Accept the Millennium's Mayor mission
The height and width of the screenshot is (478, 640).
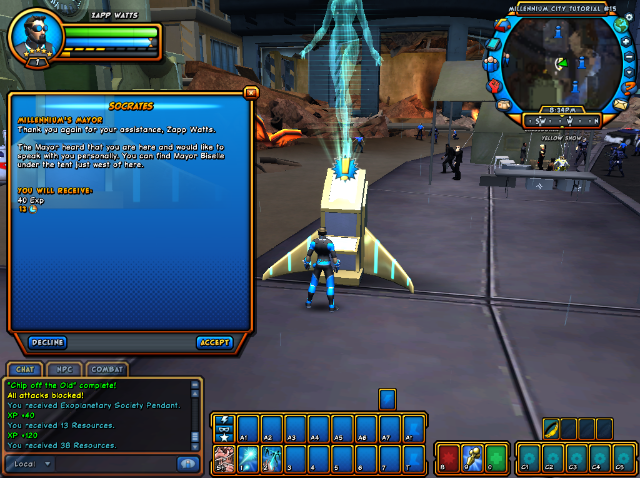click(x=215, y=342)
